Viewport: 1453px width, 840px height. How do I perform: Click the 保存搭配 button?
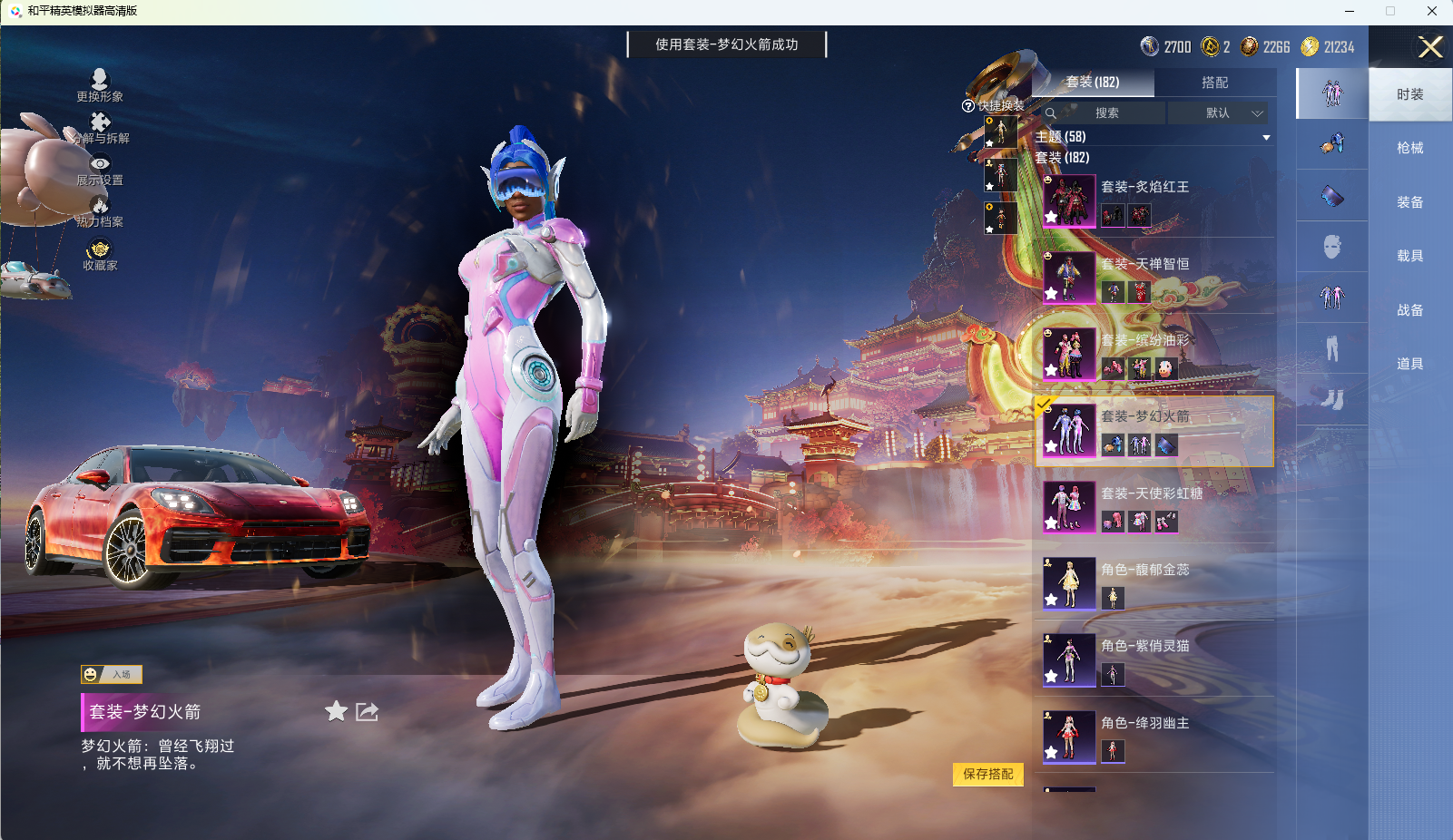pos(987,774)
